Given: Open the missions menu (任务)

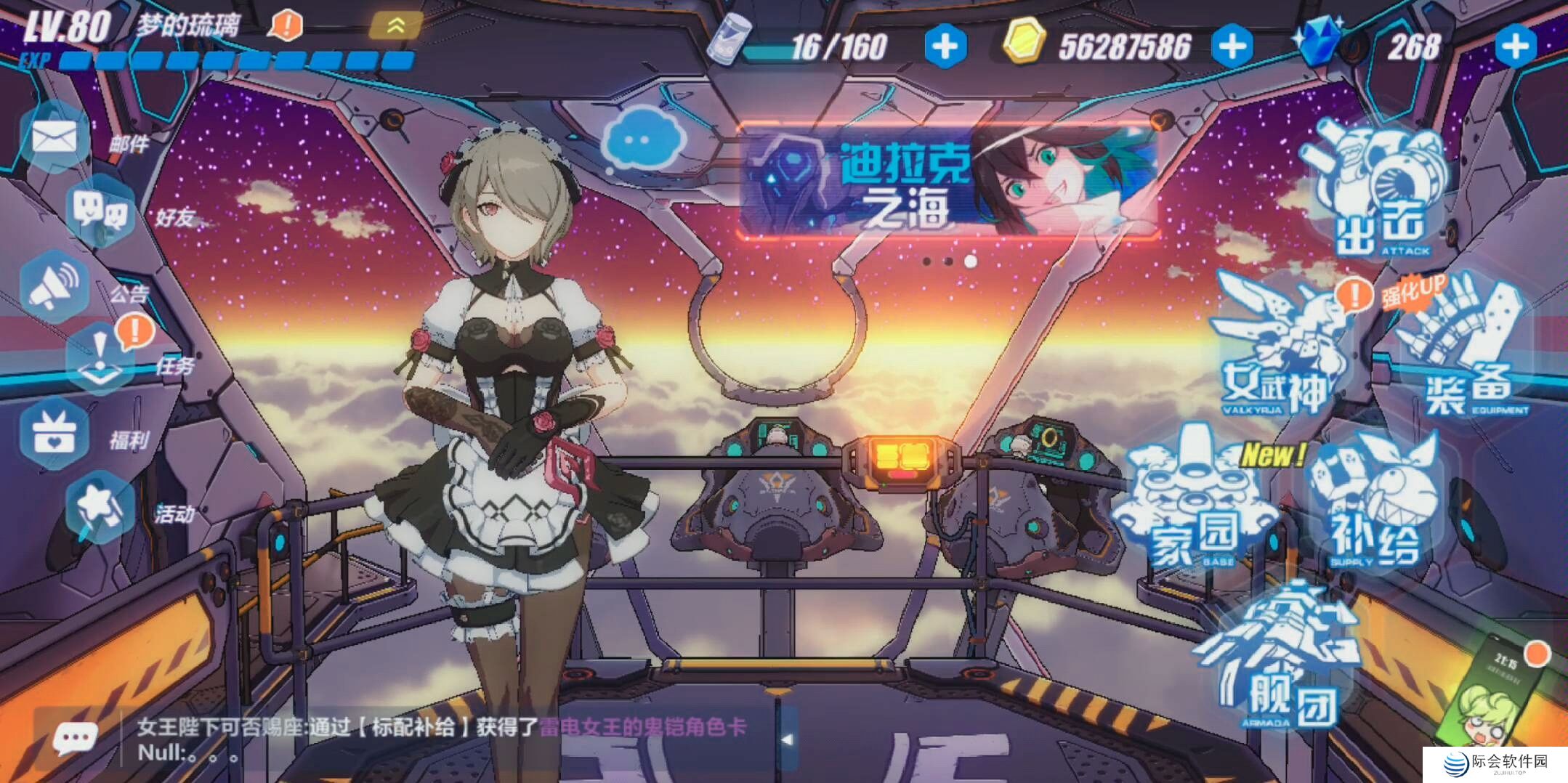Looking at the screenshot, I should (x=100, y=360).
